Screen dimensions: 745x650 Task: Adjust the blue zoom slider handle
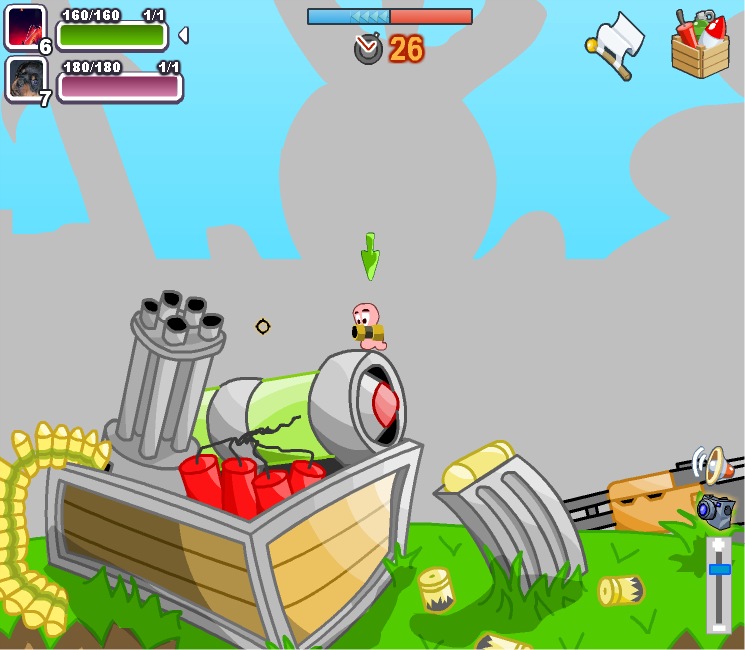click(x=719, y=568)
